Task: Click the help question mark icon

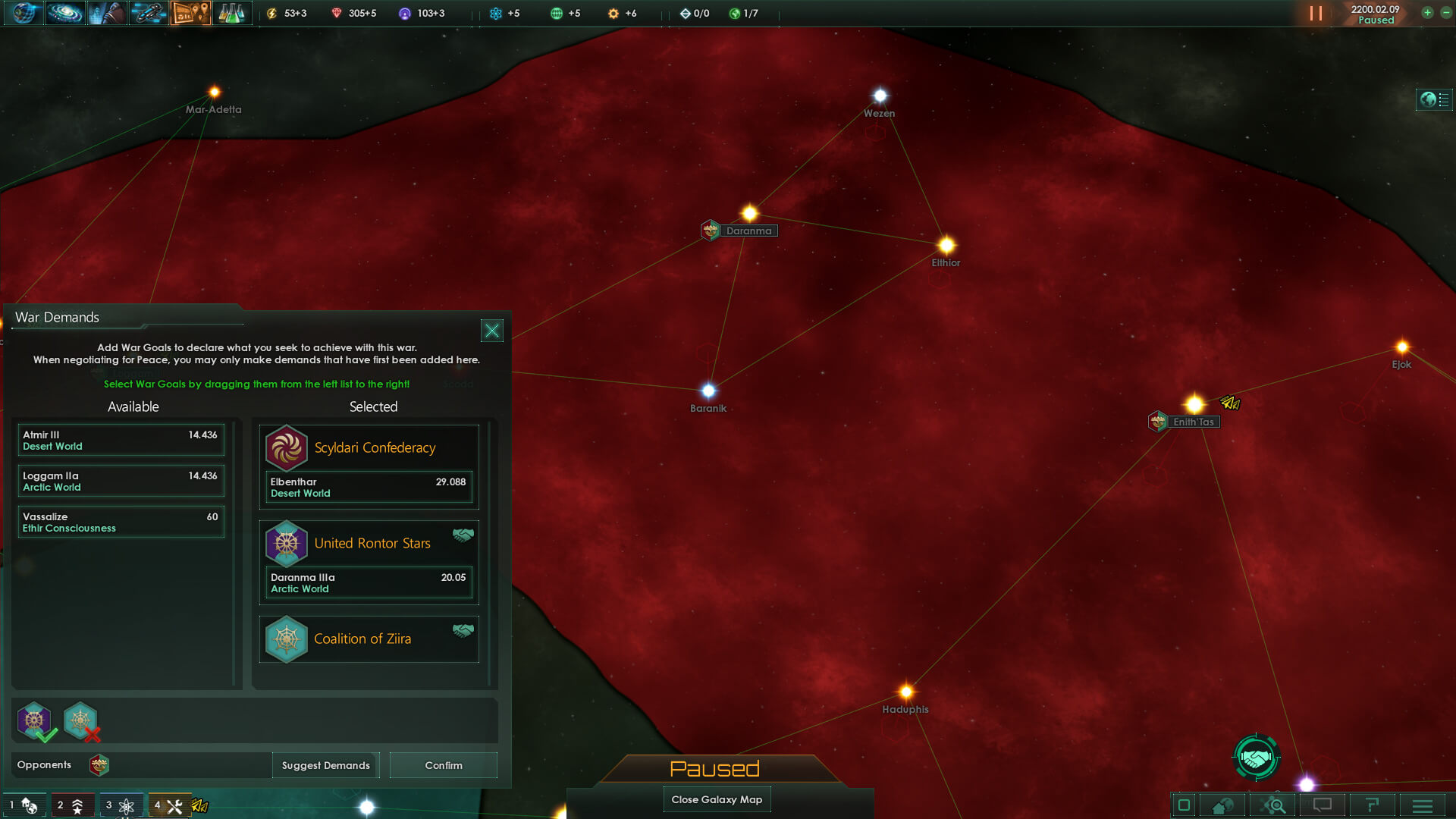Action: point(1373,805)
